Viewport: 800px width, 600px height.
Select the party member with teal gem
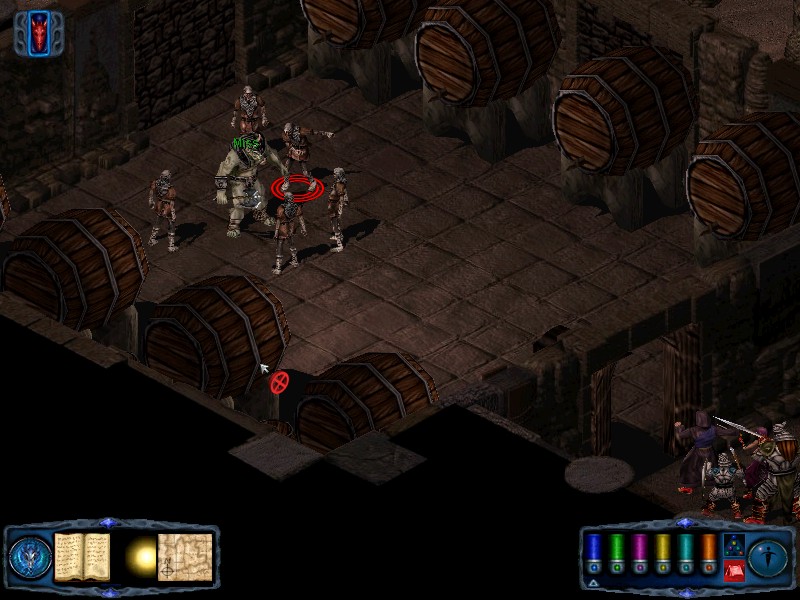pos(684,553)
